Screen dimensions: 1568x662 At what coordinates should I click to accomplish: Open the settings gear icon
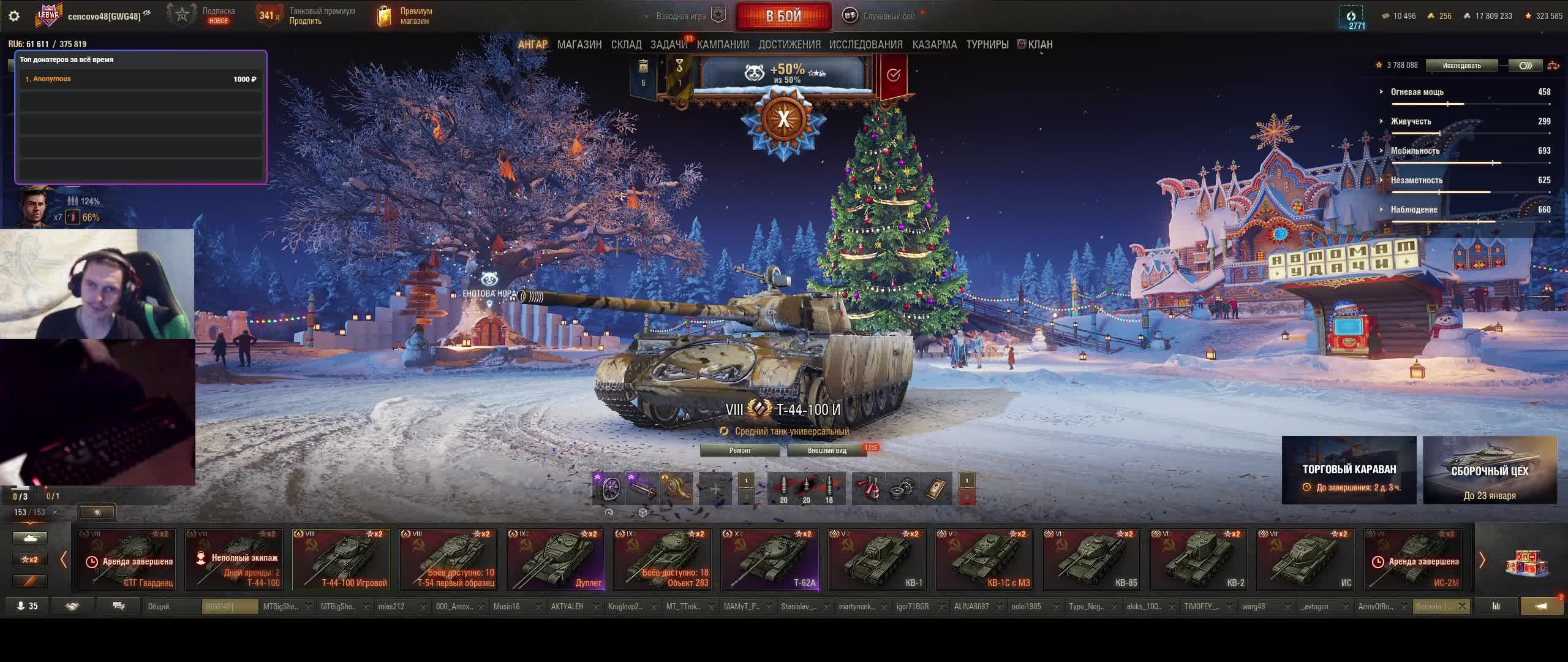(14, 17)
